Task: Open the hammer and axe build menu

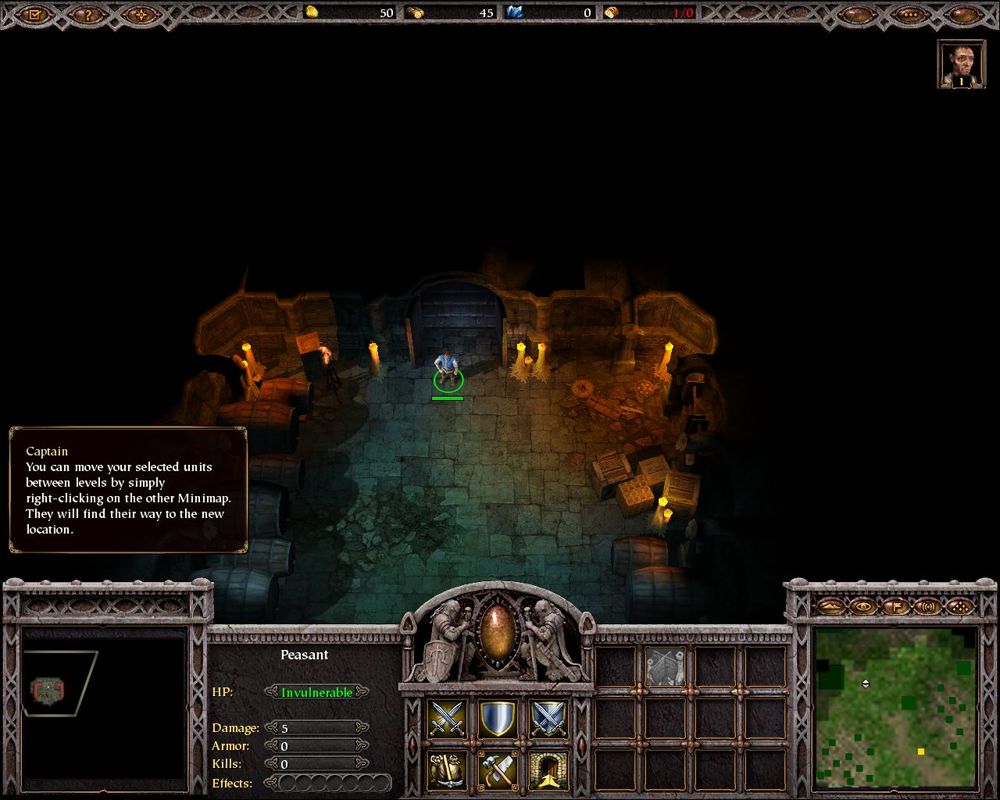Action: click(497, 768)
